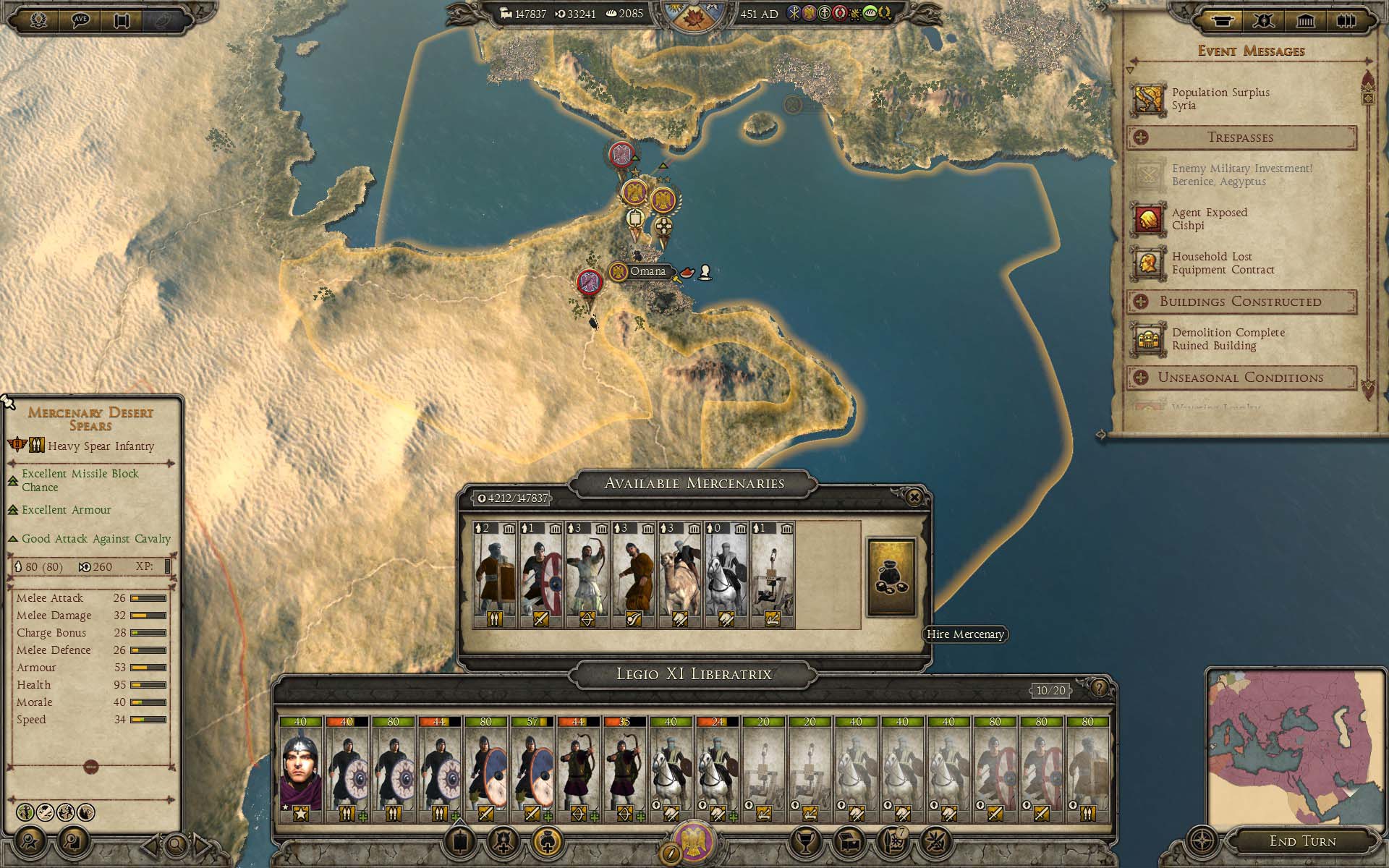This screenshot has width=1389, height=868.
Task: Select the general's portrait unit card
Action: [x=300, y=769]
